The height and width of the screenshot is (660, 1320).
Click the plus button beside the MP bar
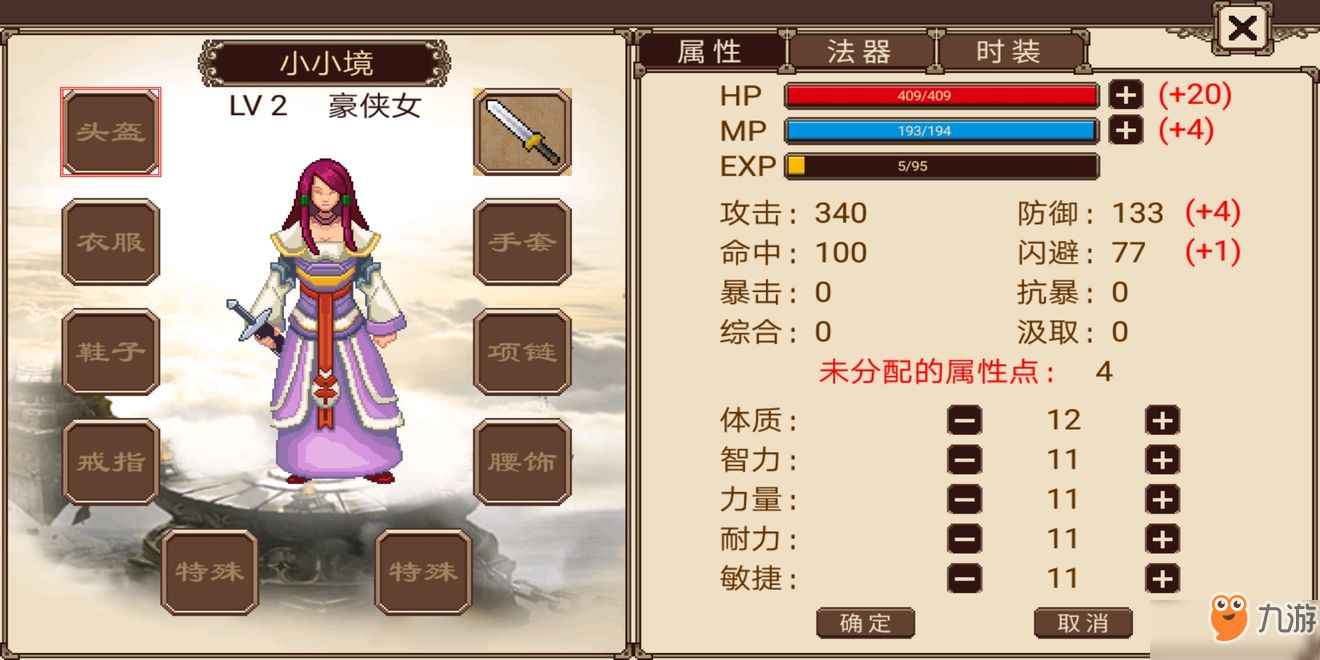coord(1125,131)
